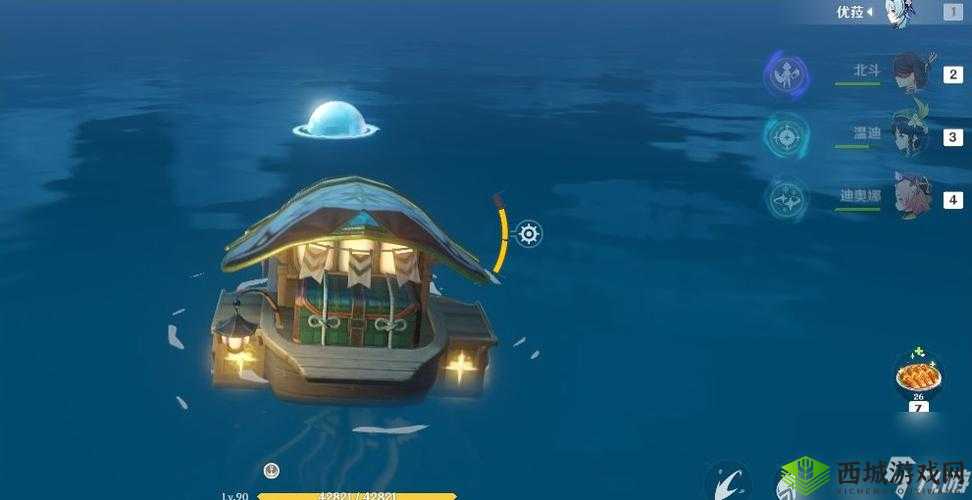Activate Venti's teal elemental burst icon
Viewport: 972px width, 500px height.
[x=787, y=136]
